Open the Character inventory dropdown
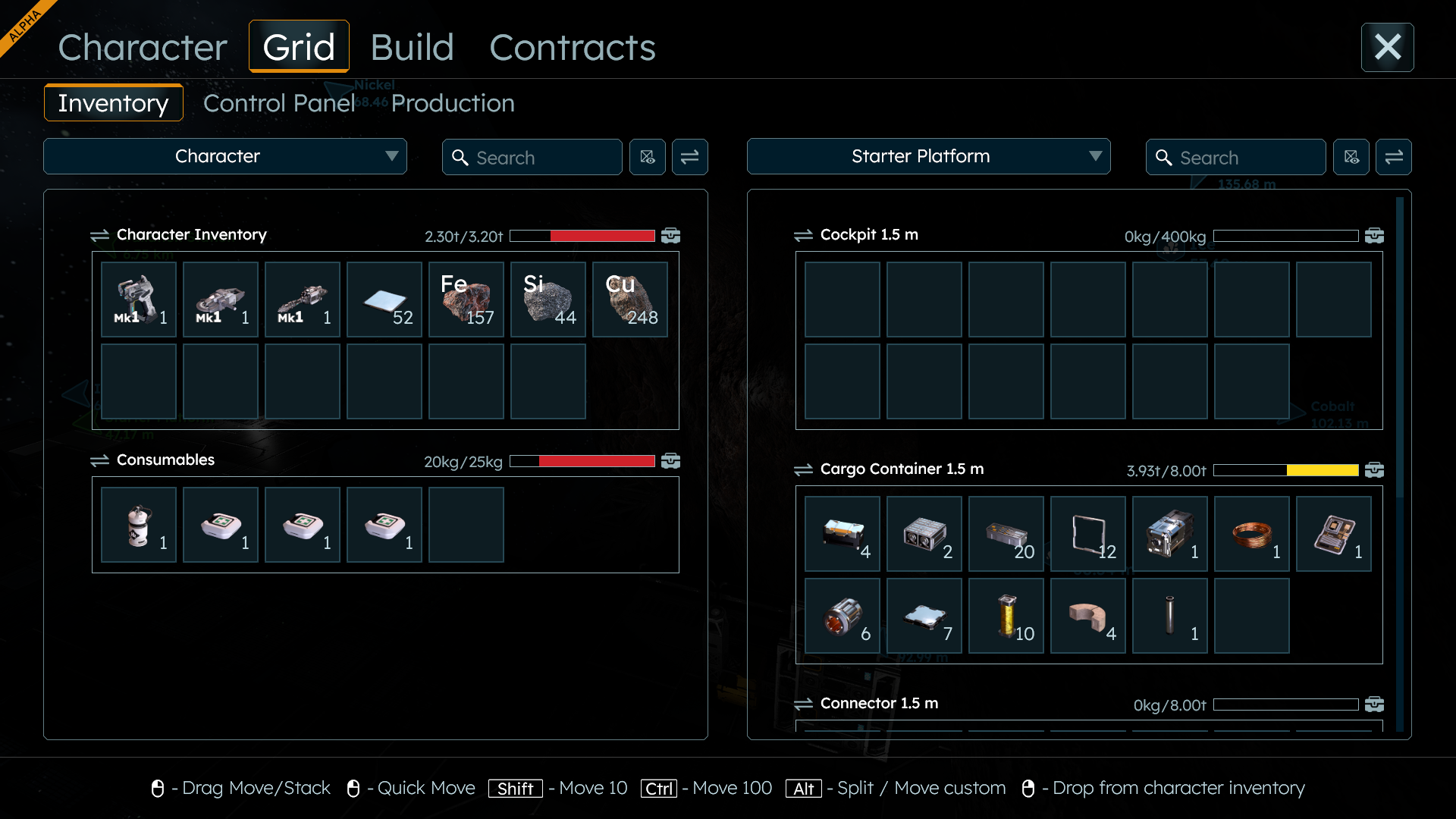1456x819 pixels. click(x=225, y=156)
